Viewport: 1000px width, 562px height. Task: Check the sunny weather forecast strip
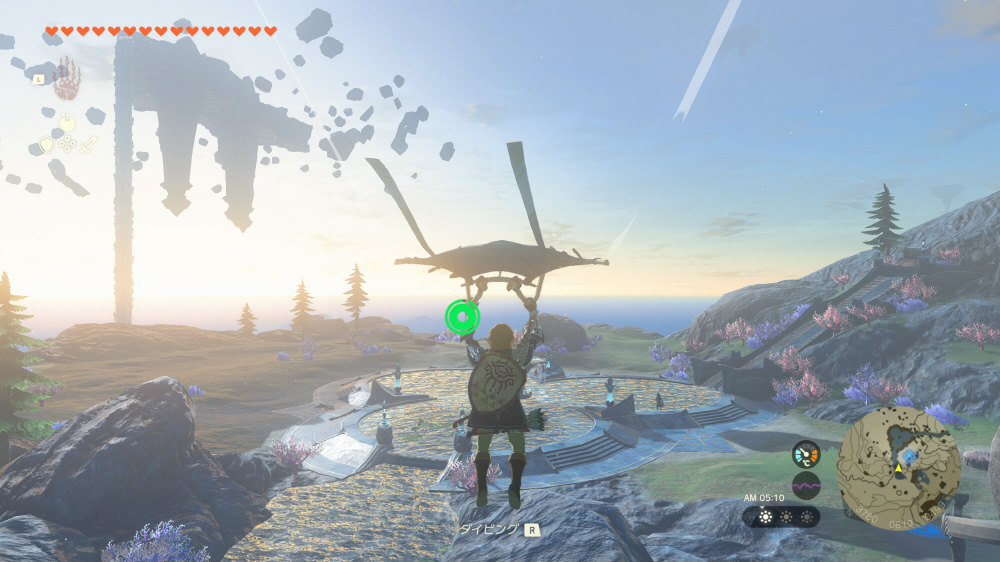click(780, 517)
